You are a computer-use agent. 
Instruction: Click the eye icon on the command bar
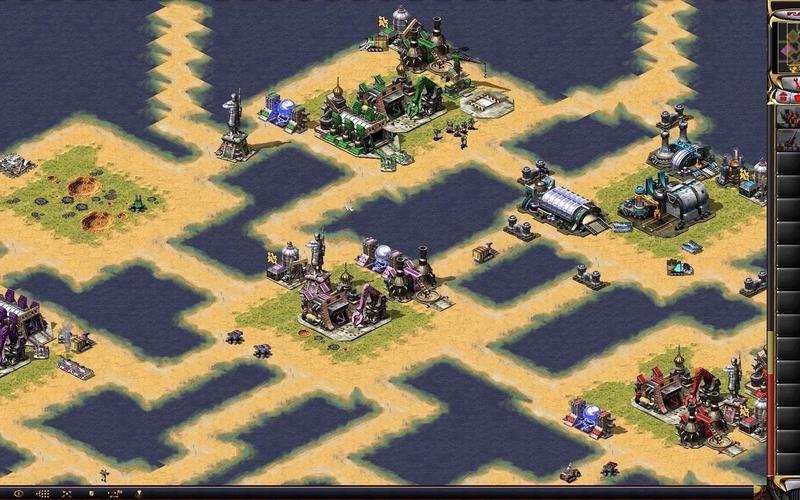click(18, 493)
